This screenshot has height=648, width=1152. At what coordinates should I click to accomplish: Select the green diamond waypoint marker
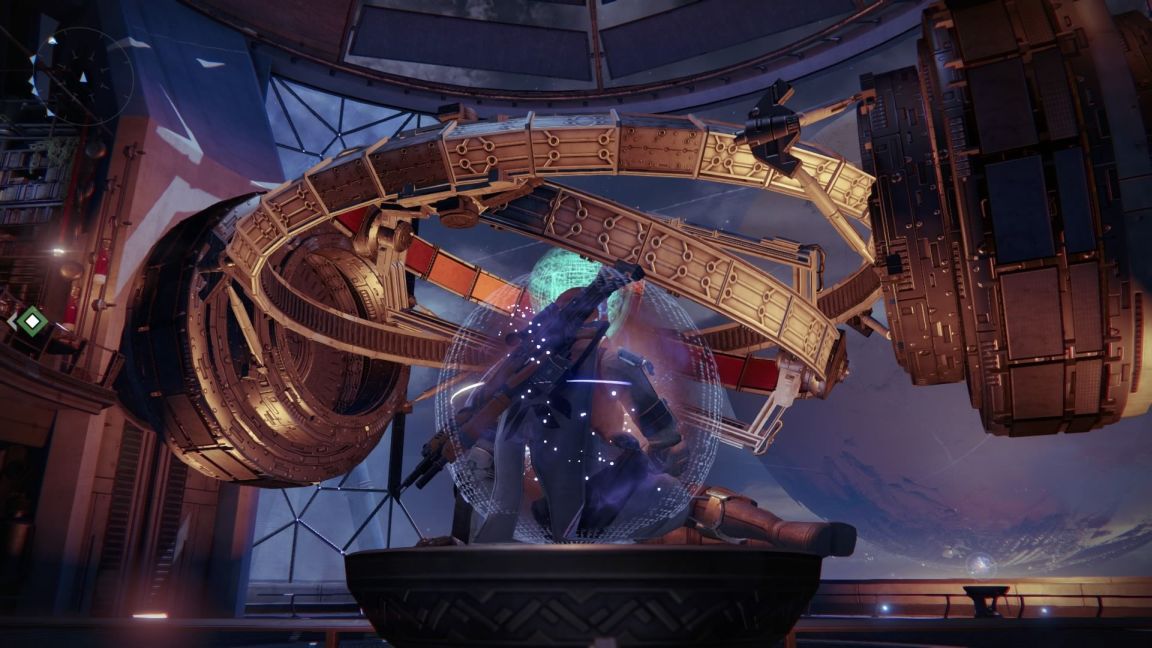click(x=33, y=321)
